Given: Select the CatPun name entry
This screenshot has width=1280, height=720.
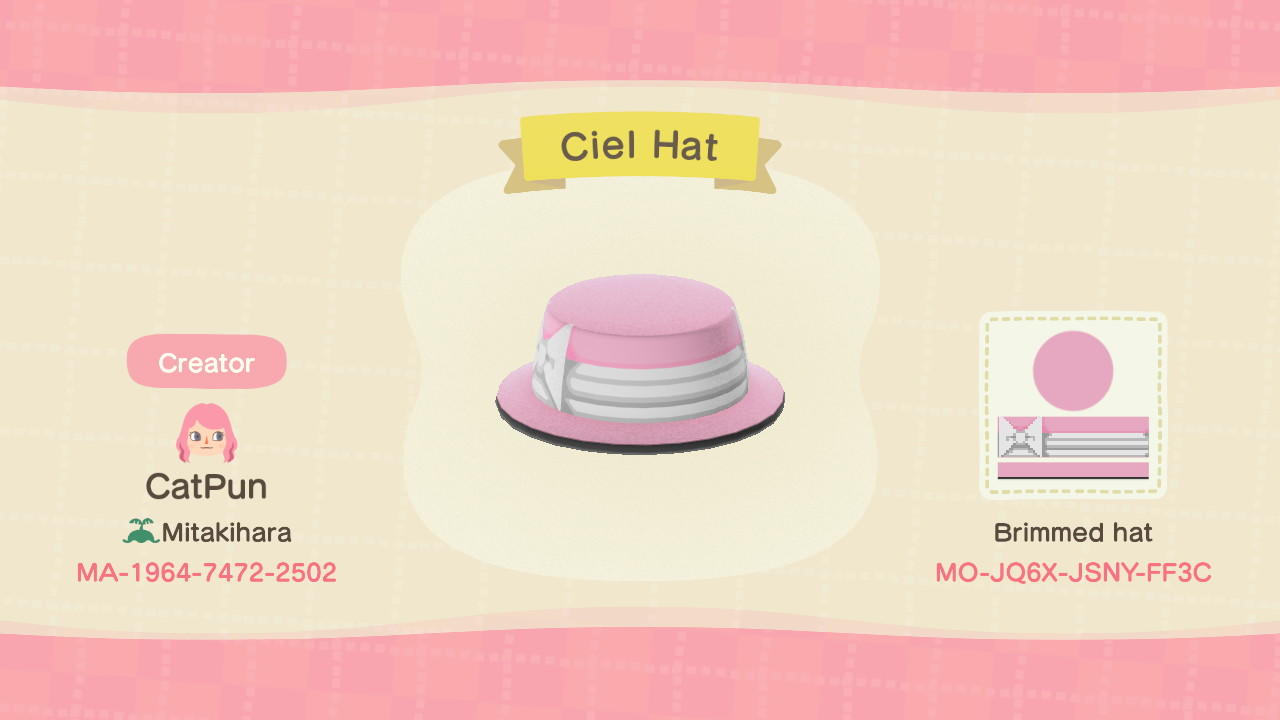Looking at the screenshot, I should (x=206, y=486).
